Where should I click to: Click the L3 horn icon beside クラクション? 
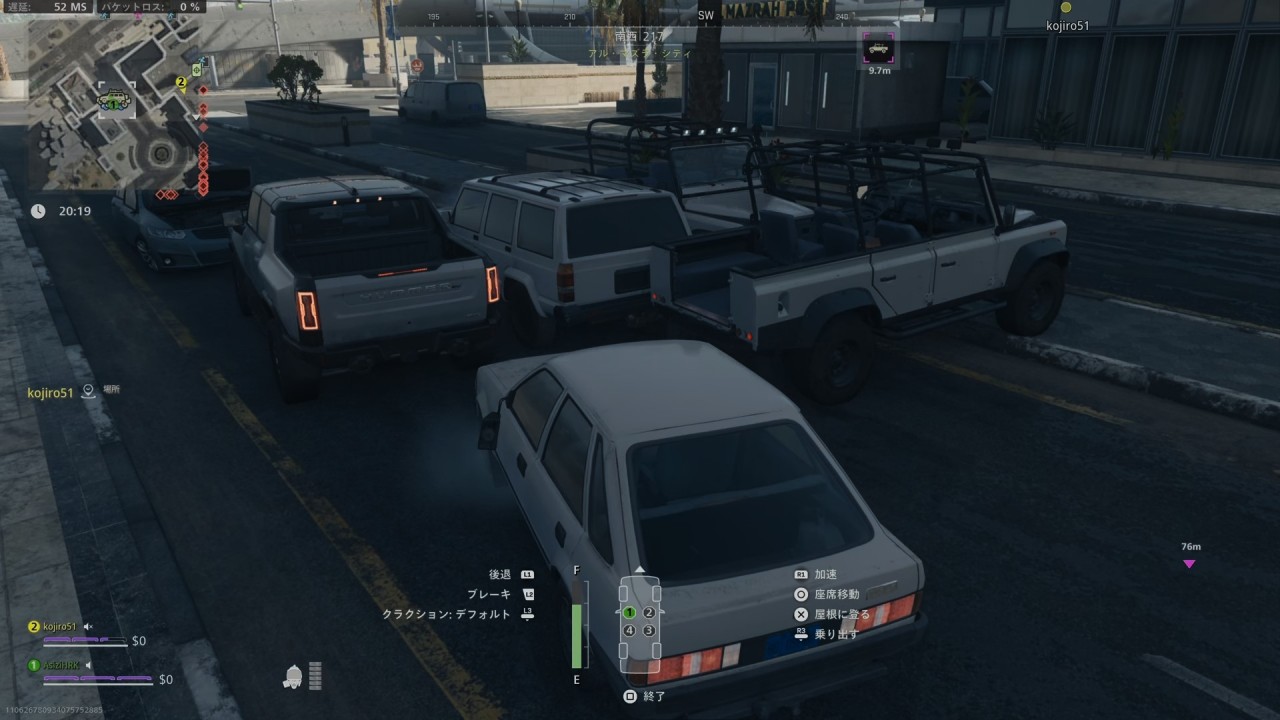point(528,614)
